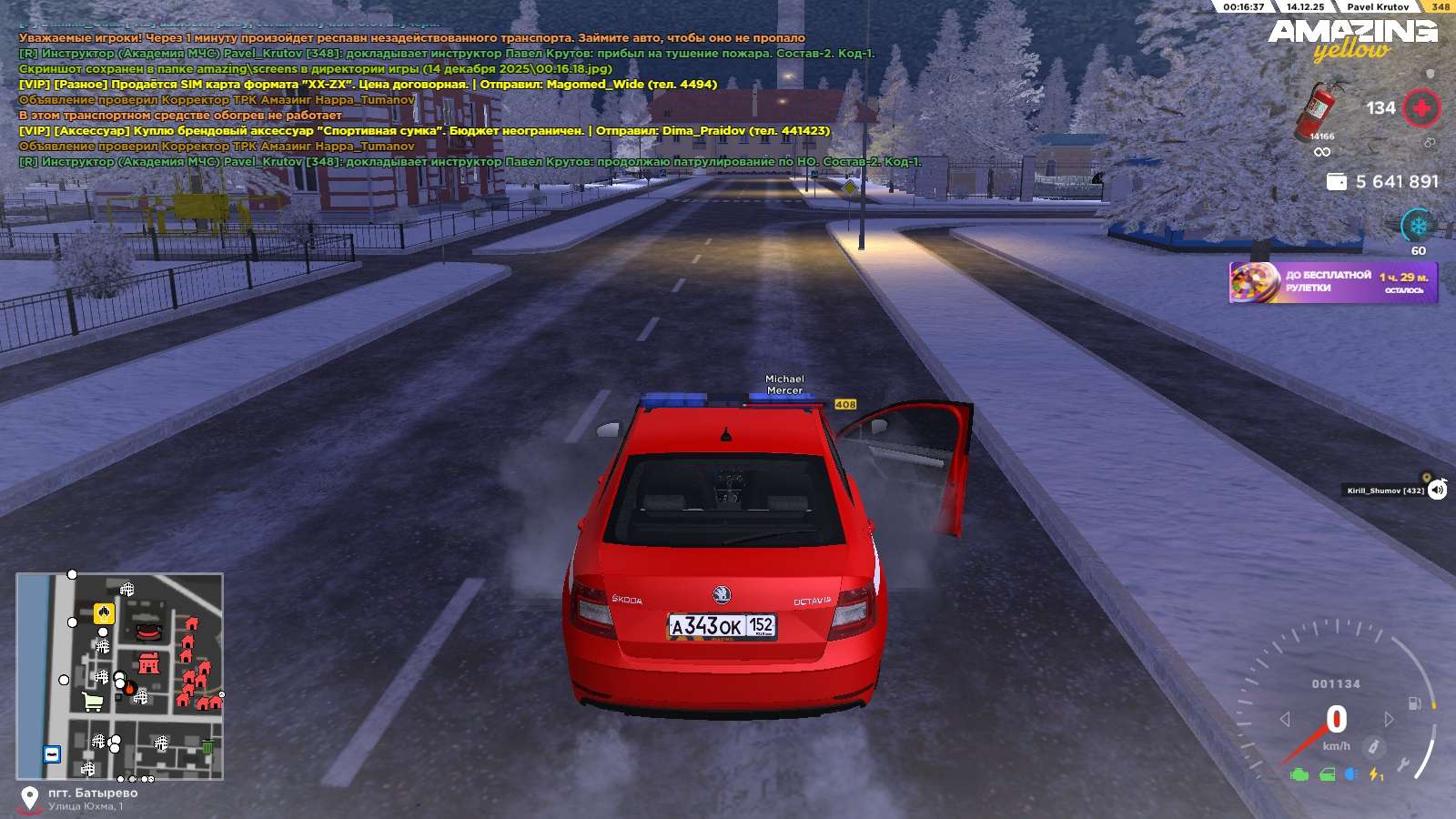Open the free roulette timer banner
This screenshot has height=819, width=1456.
[1333, 282]
